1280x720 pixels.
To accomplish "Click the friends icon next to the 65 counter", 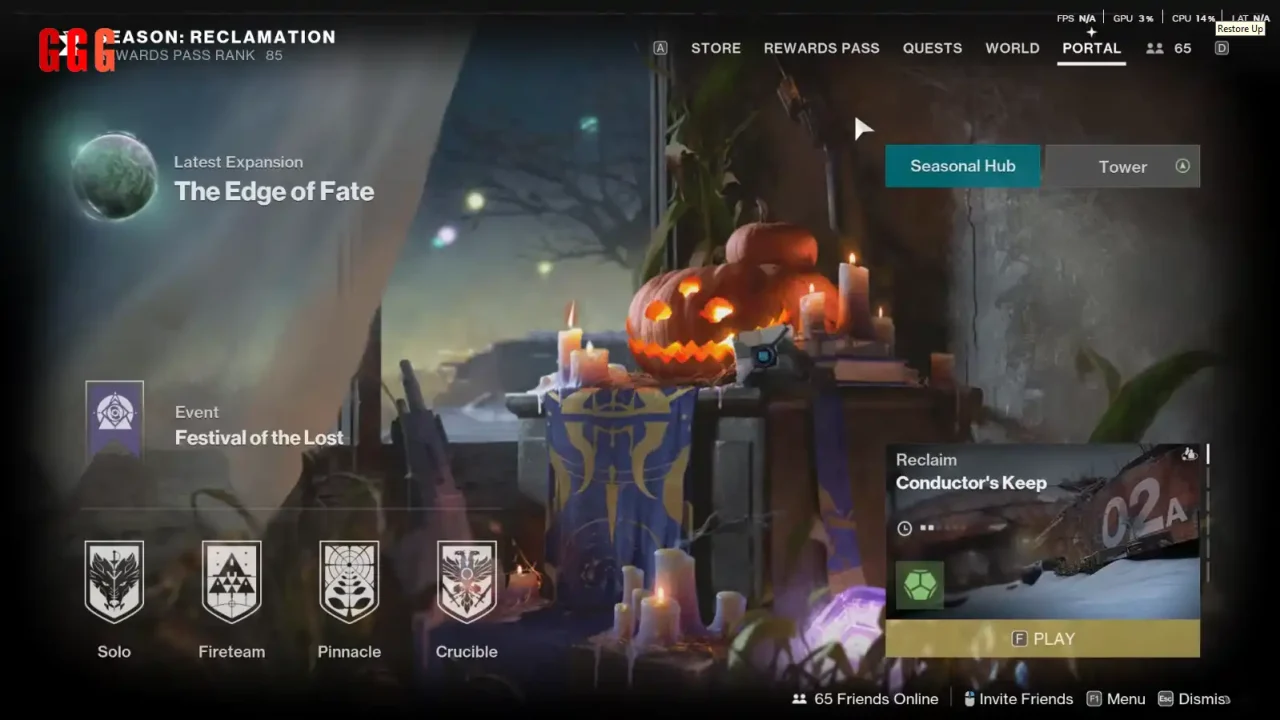I will coord(1155,47).
